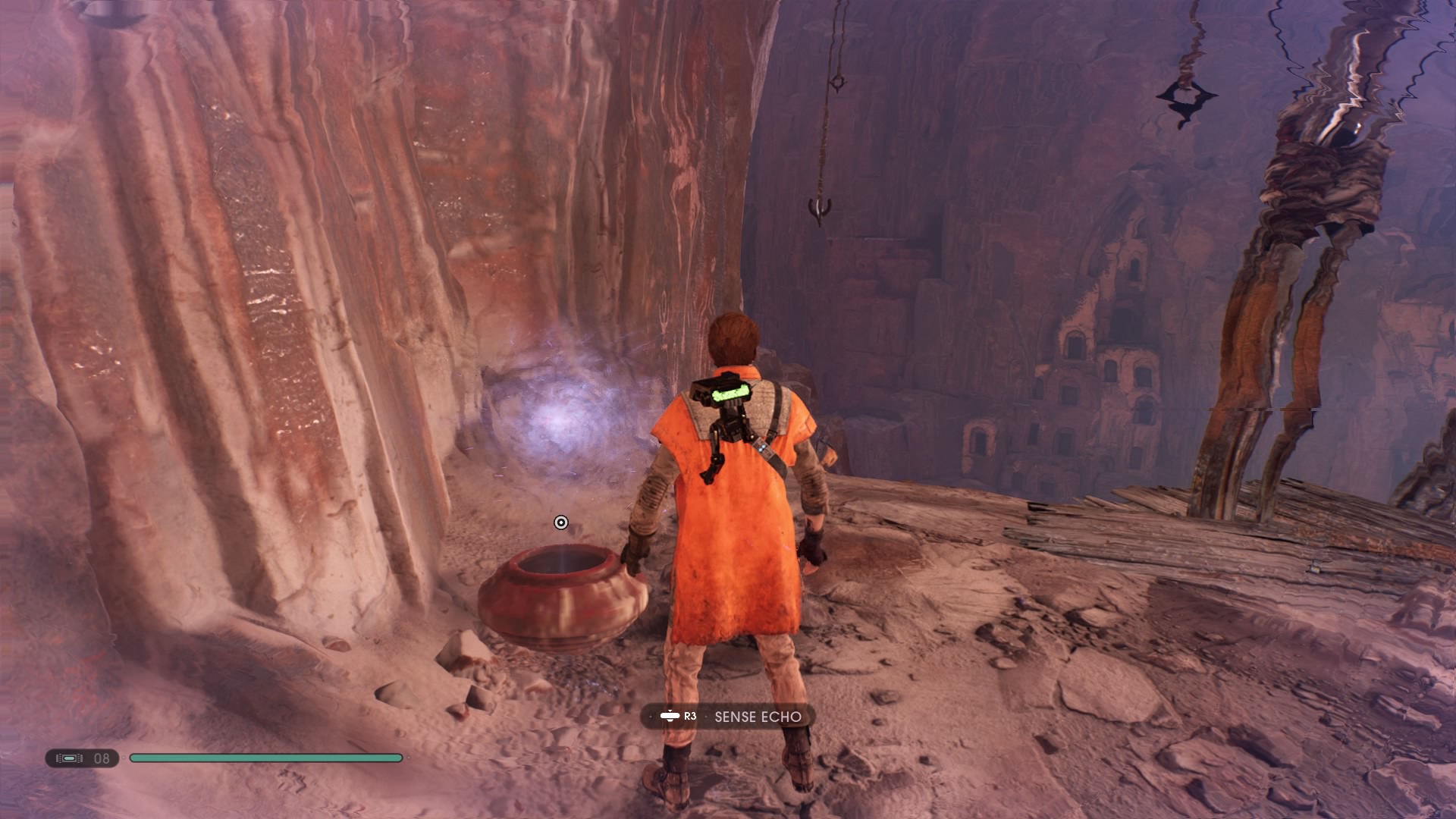
Task: Click the stim canister icon
Action: coord(68,757)
